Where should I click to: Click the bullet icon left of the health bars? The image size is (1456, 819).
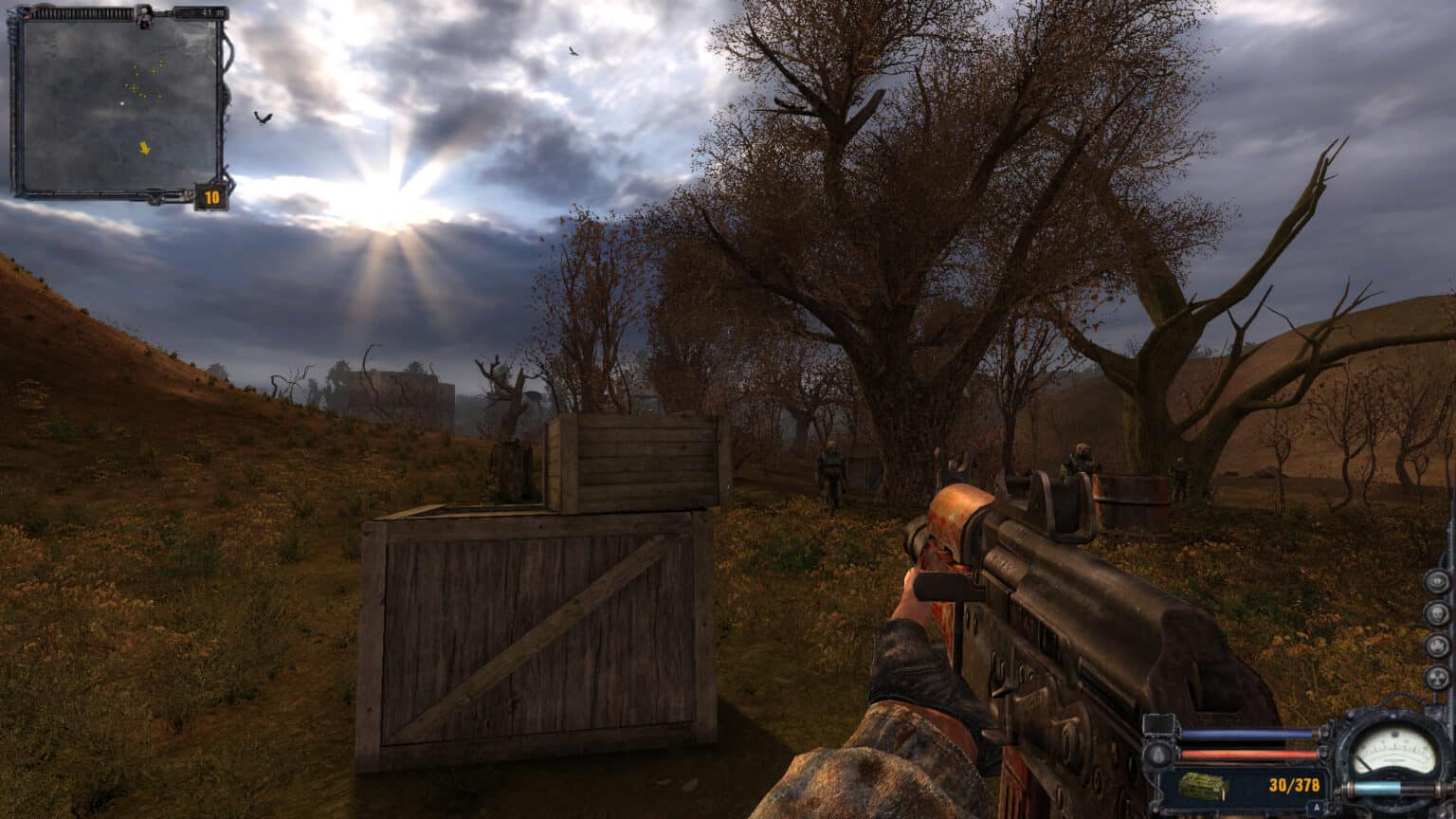click(x=1157, y=754)
